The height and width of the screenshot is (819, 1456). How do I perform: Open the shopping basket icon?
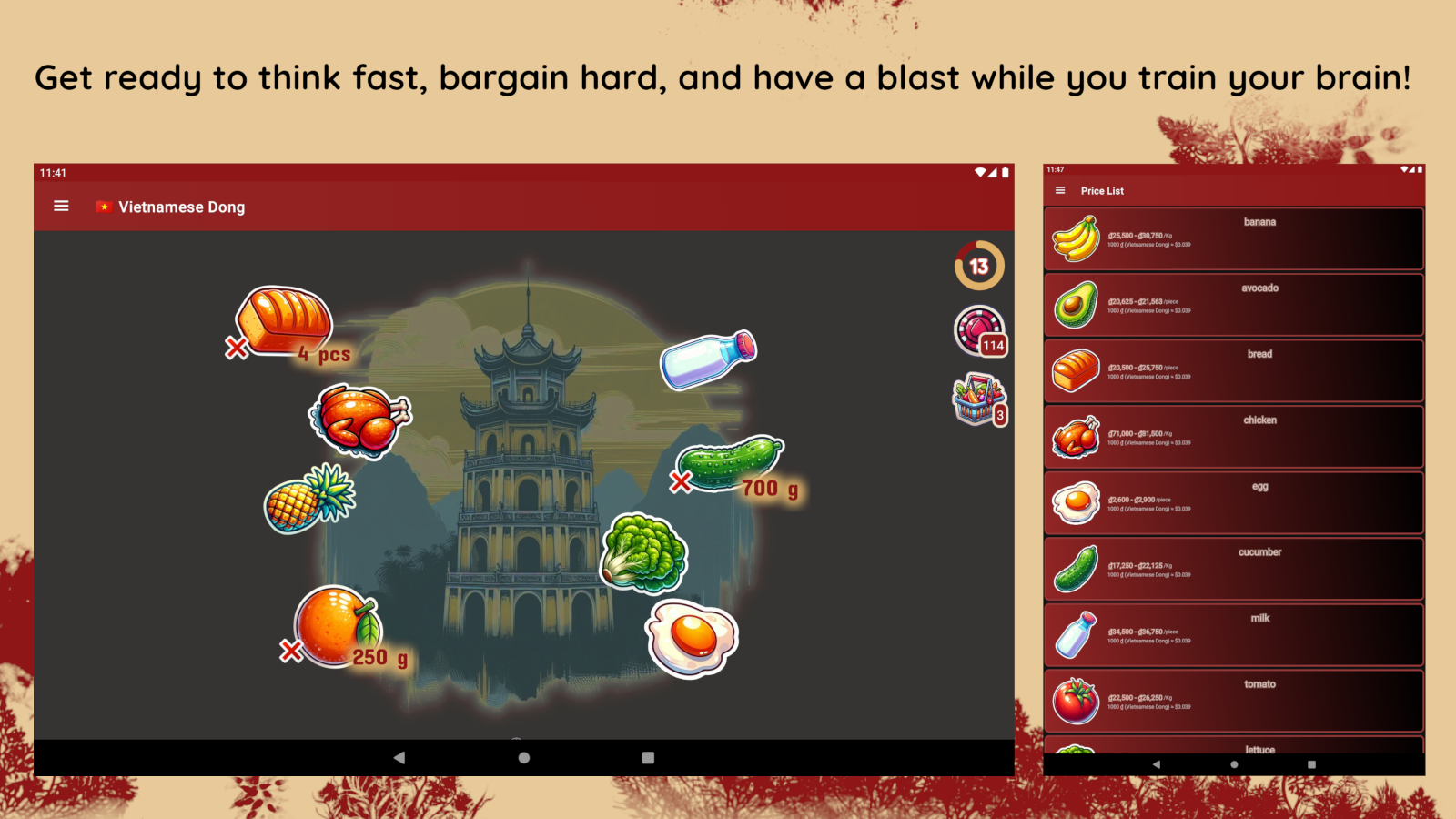(978, 400)
